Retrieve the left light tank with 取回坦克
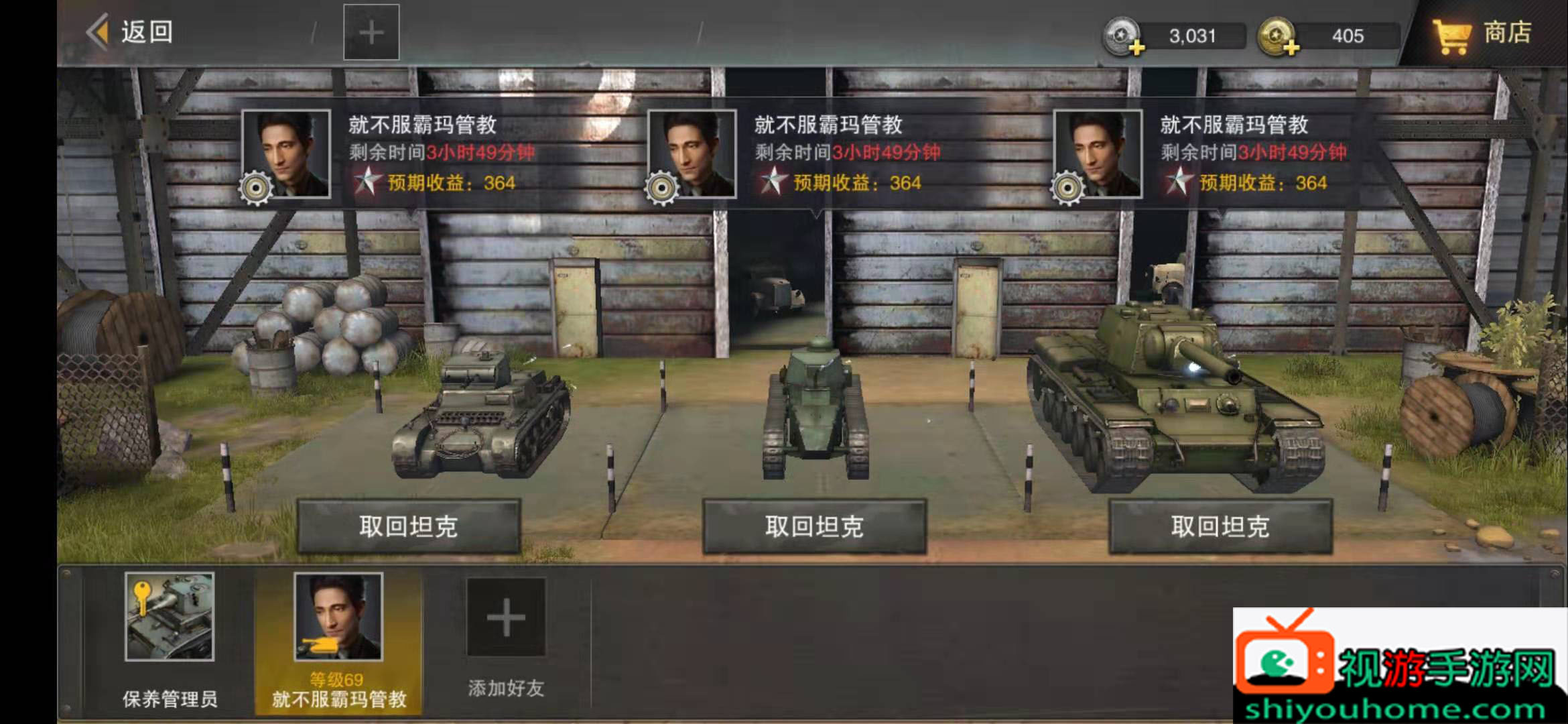This screenshot has width=1568, height=724. tap(409, 526)
